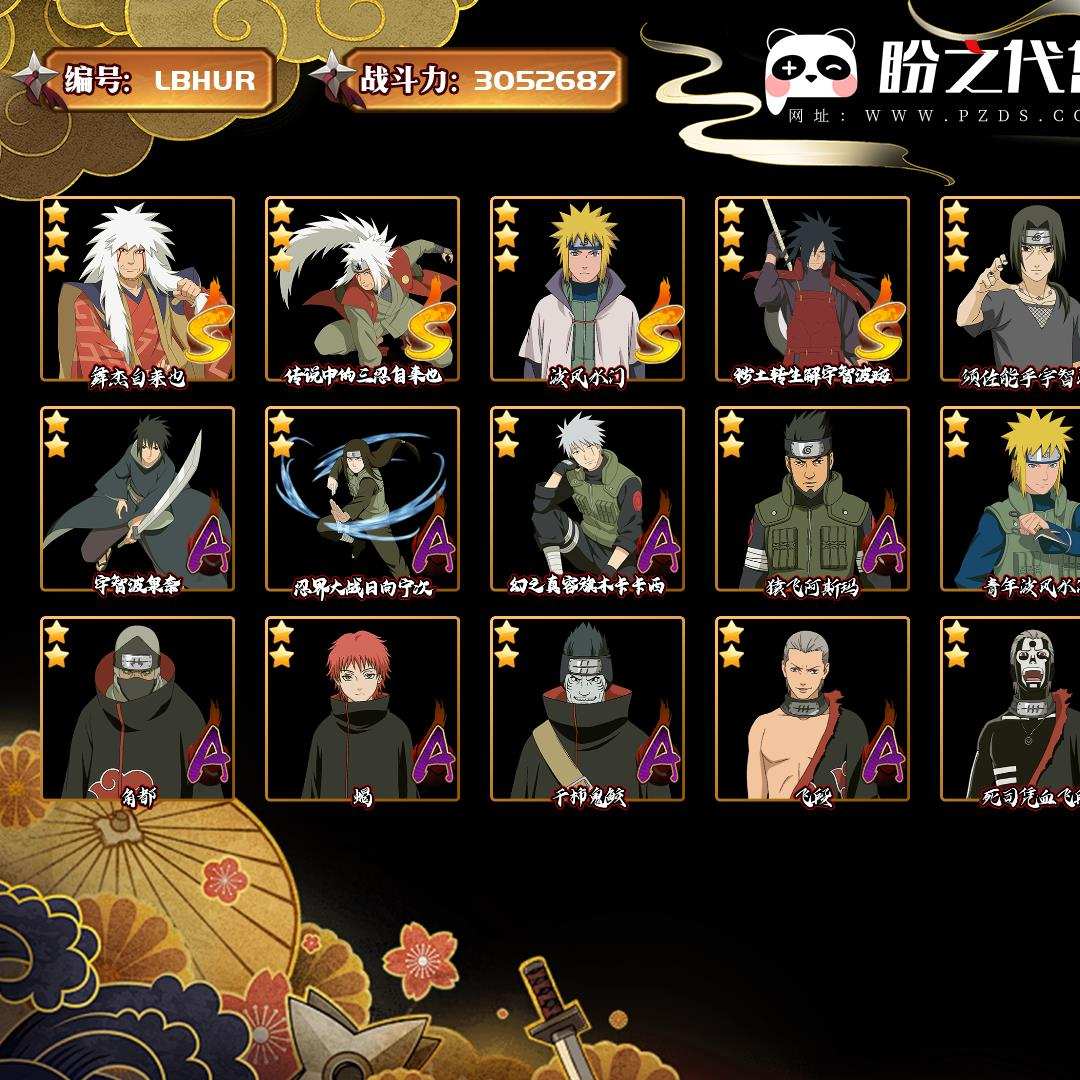
Task: Pick the unmasked Kakashi Hatake card
Action: pyautogui.click(x=587, y=499)
